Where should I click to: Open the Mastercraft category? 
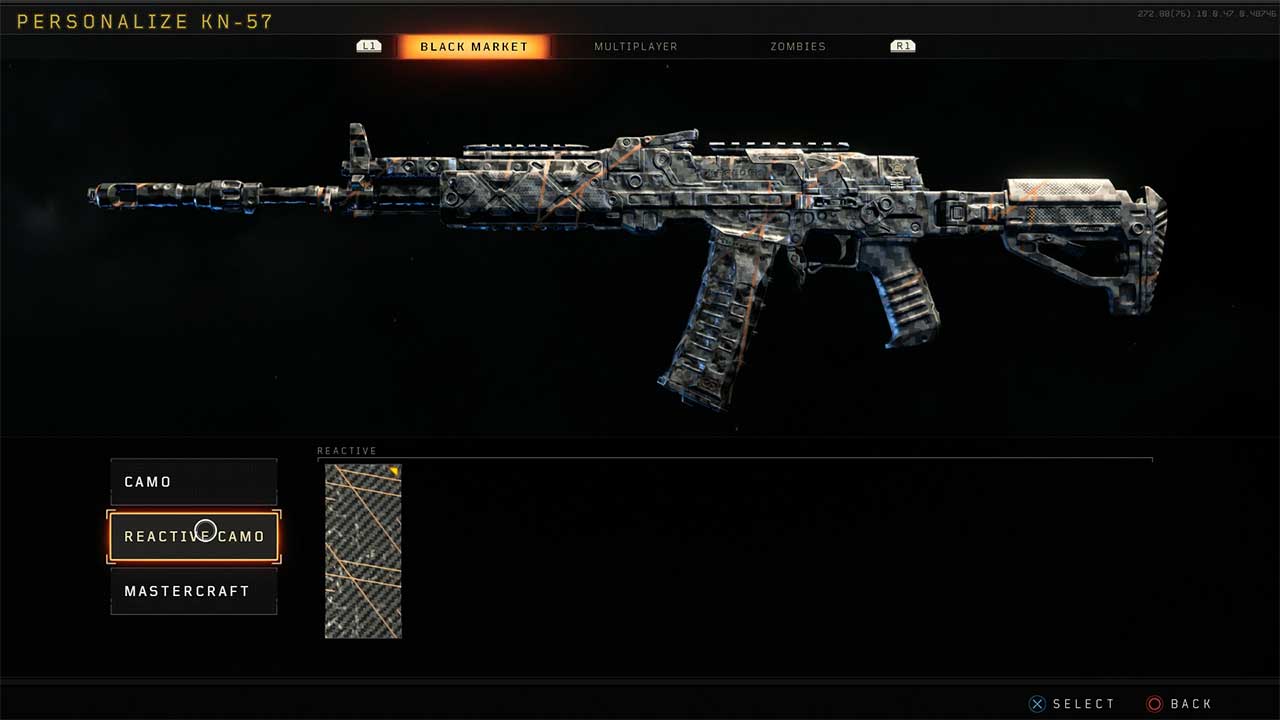[x=193, y=591]
